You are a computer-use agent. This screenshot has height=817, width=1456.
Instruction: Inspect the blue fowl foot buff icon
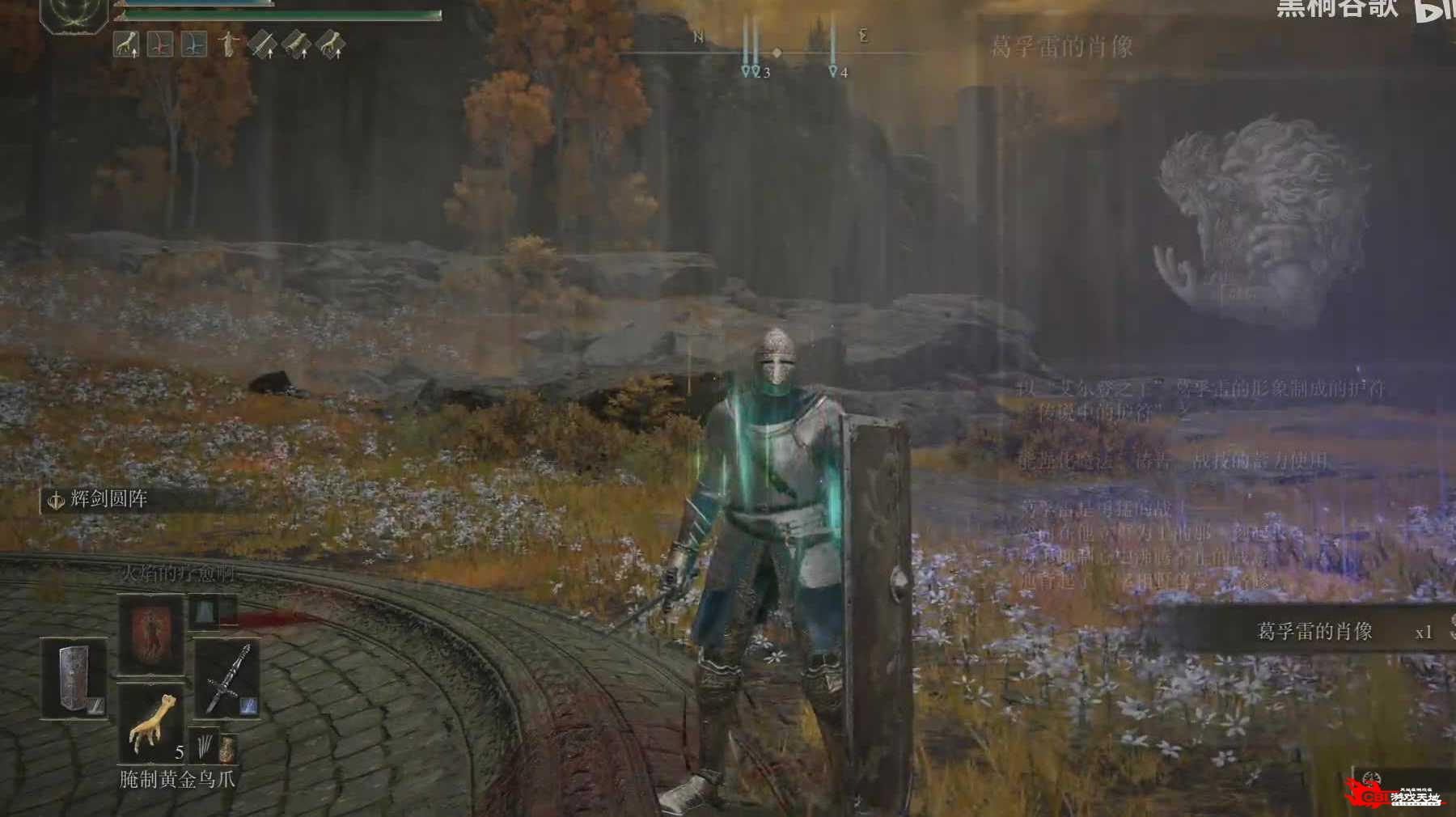click(x=194, y=44)
